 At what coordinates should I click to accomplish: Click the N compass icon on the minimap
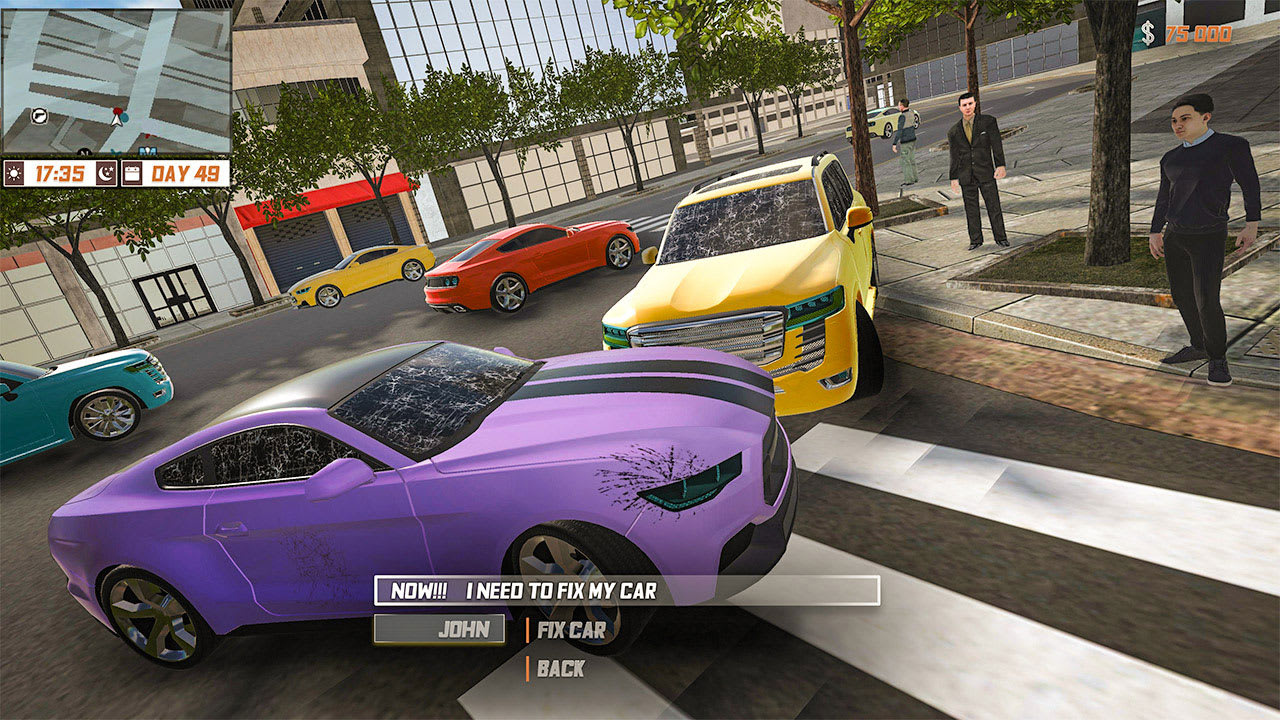coord(84,152)
